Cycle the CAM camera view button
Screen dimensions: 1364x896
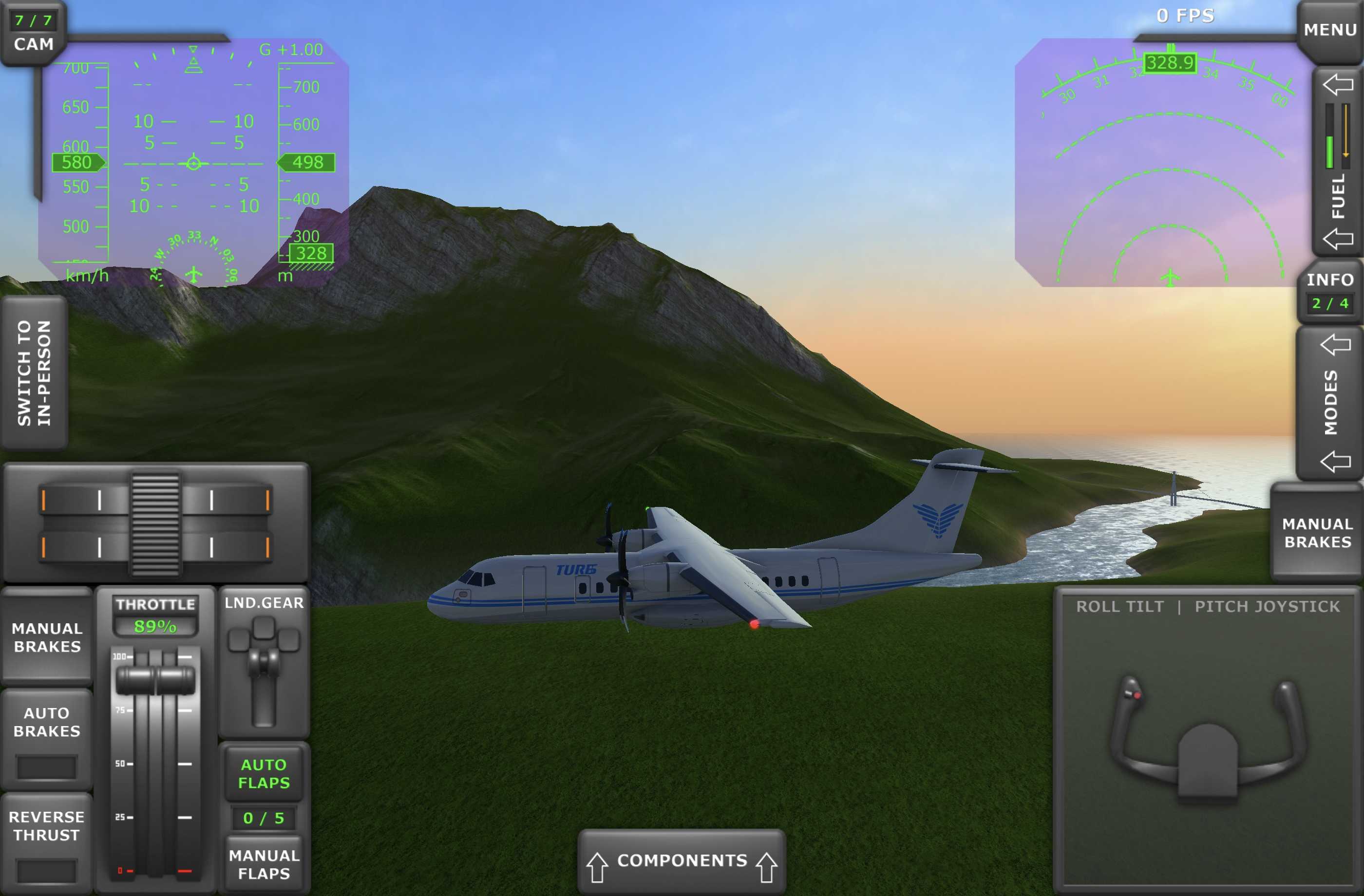[x=33, y=33]
